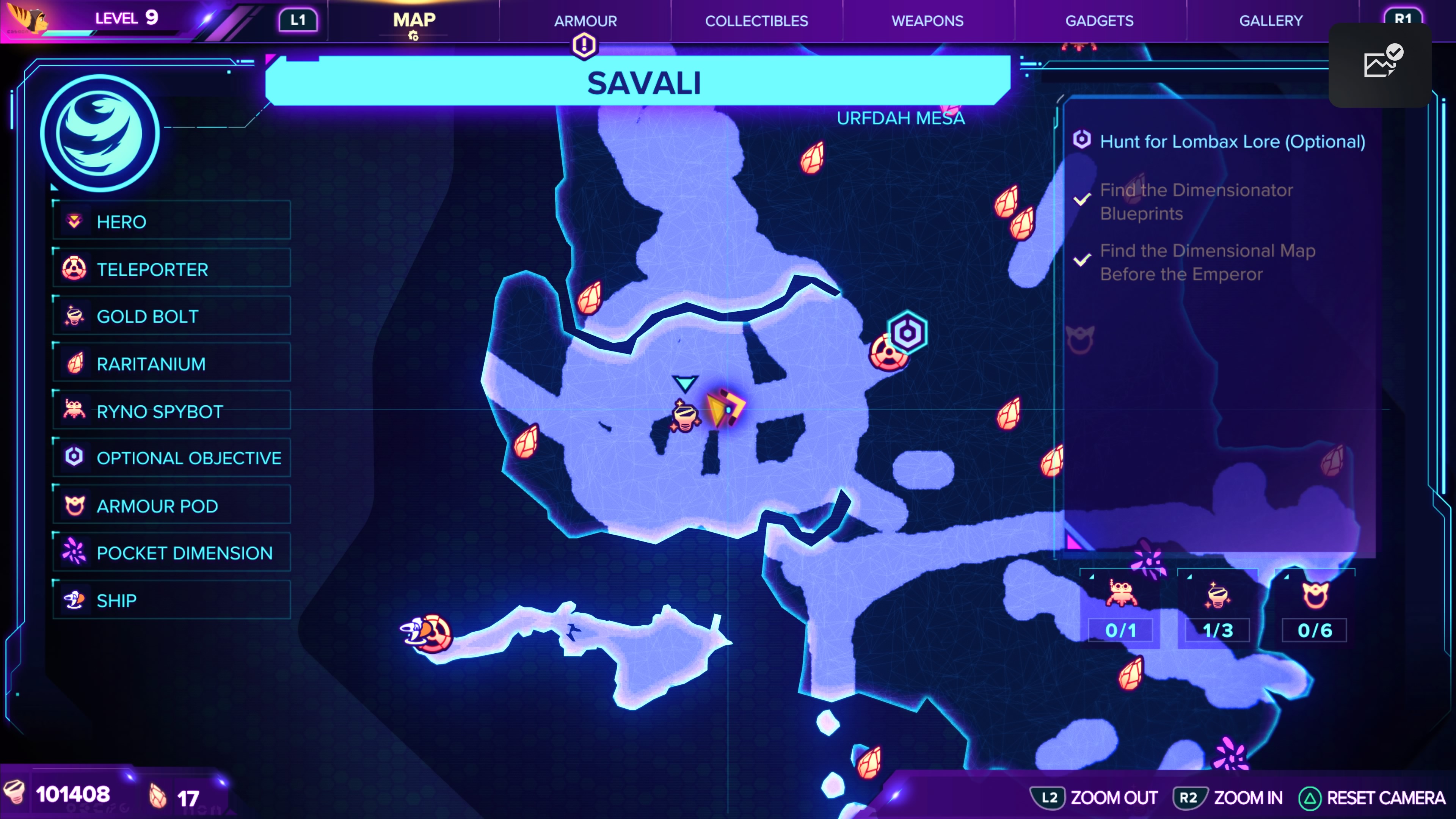Go to the Weapons tab
The height and width of the screenshot is (819, 1456).
click(x=927, y=21)
